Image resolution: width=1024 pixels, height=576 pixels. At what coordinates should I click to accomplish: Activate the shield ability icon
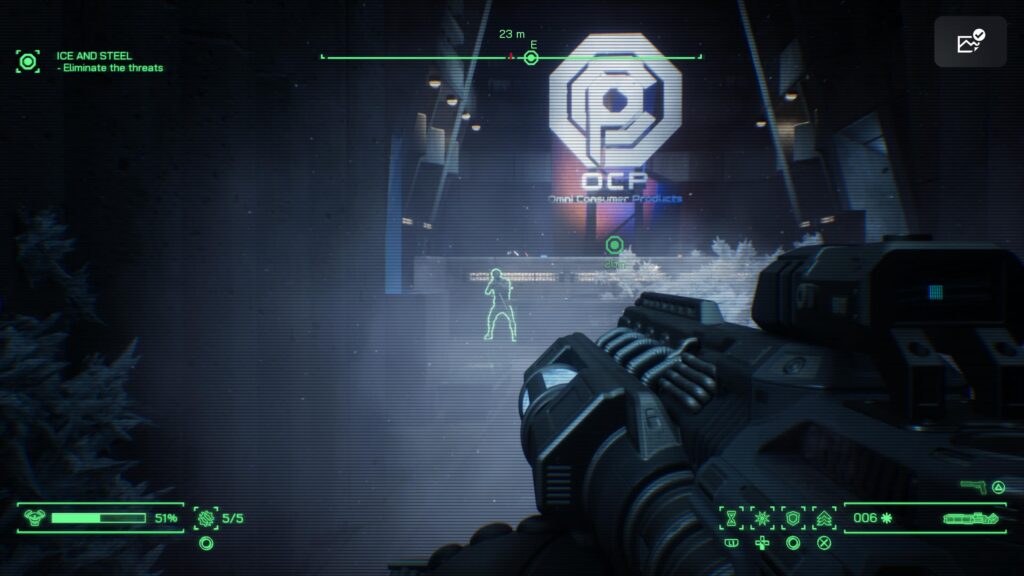(793, 518)
